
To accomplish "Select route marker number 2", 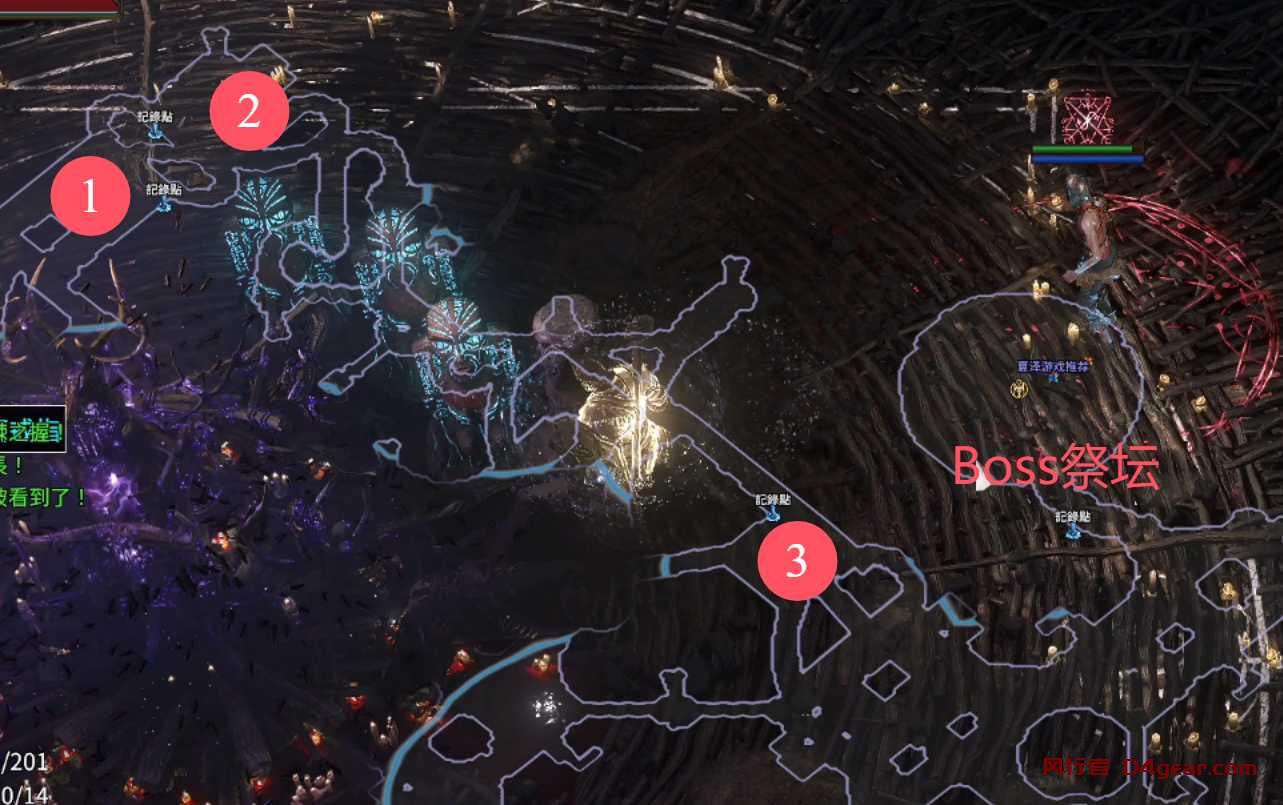I will click(249, 111).
